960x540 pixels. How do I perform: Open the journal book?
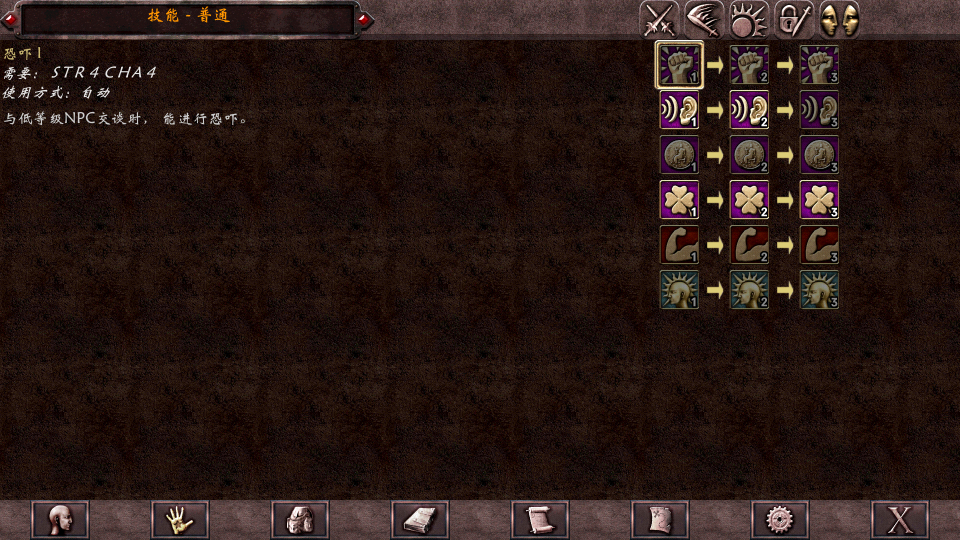[420, 520]
